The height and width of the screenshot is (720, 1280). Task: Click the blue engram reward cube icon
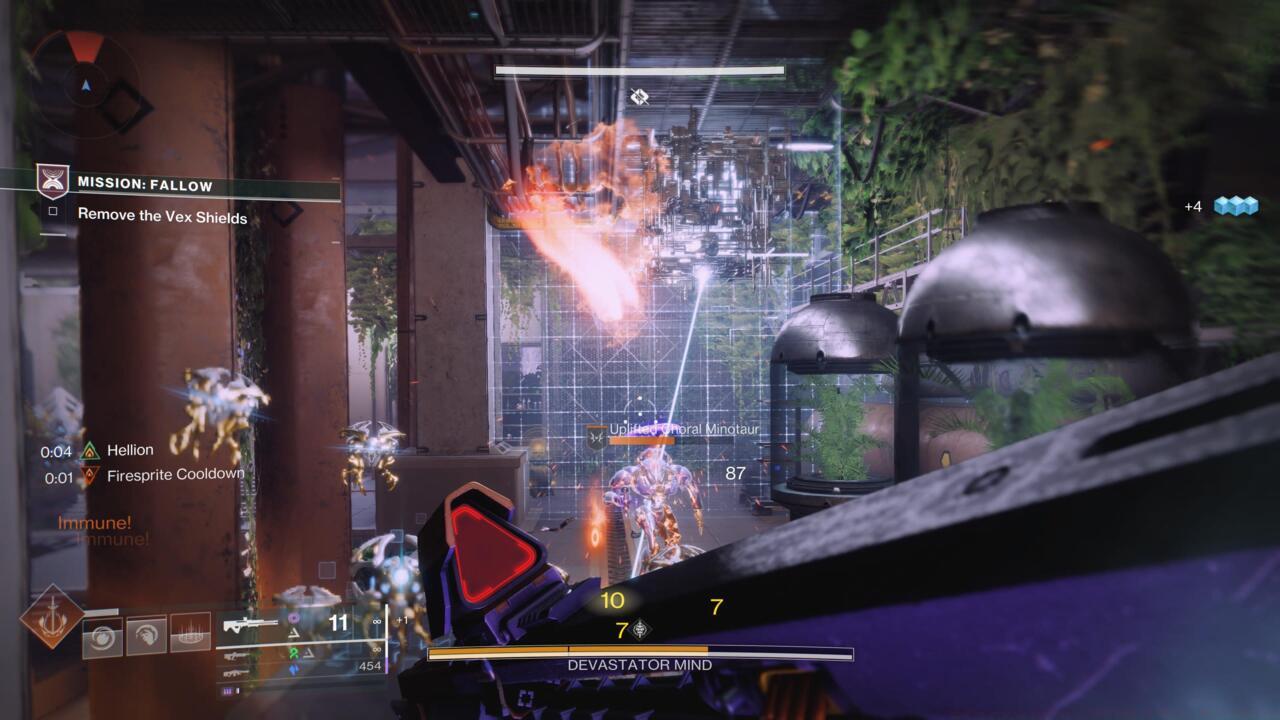1235,206
